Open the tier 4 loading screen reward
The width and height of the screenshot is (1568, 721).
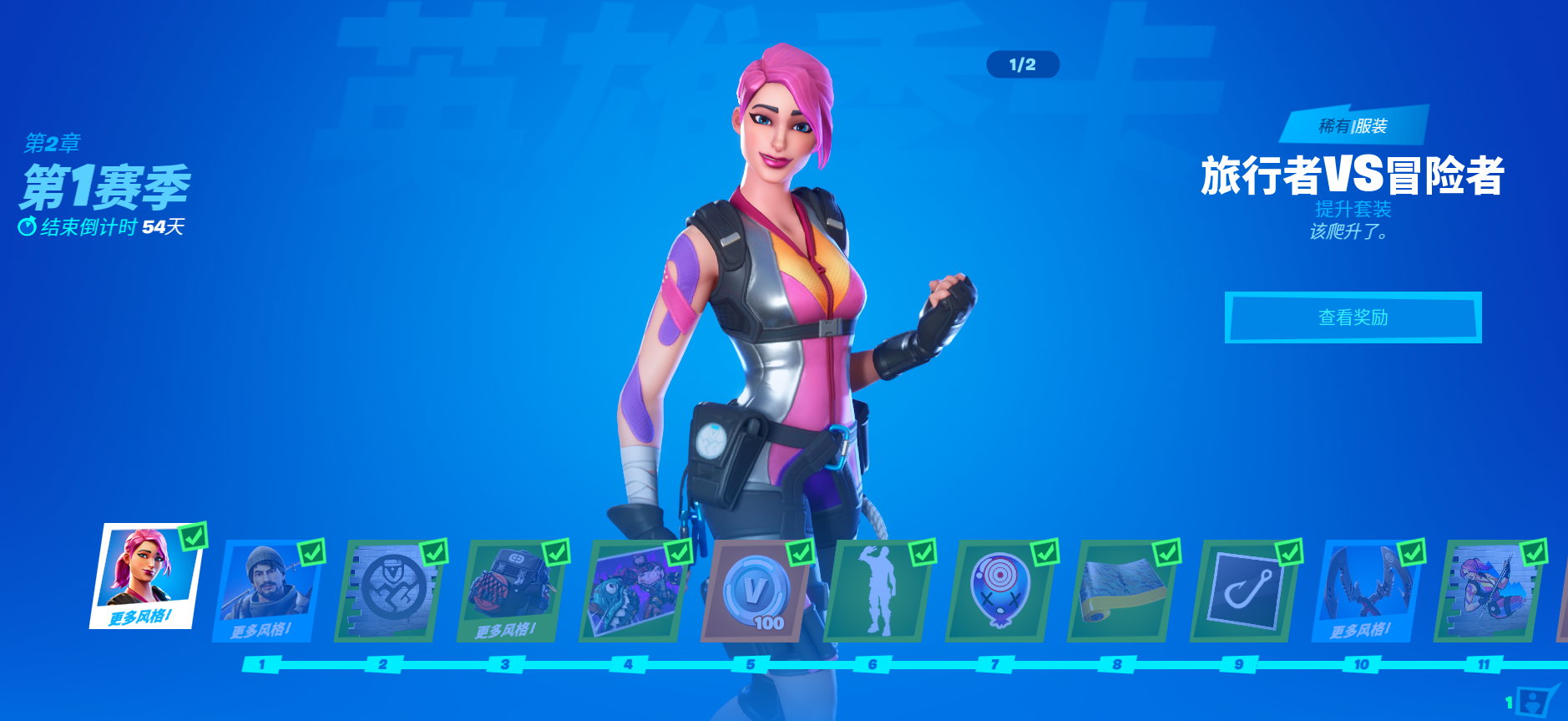point(633,591)
